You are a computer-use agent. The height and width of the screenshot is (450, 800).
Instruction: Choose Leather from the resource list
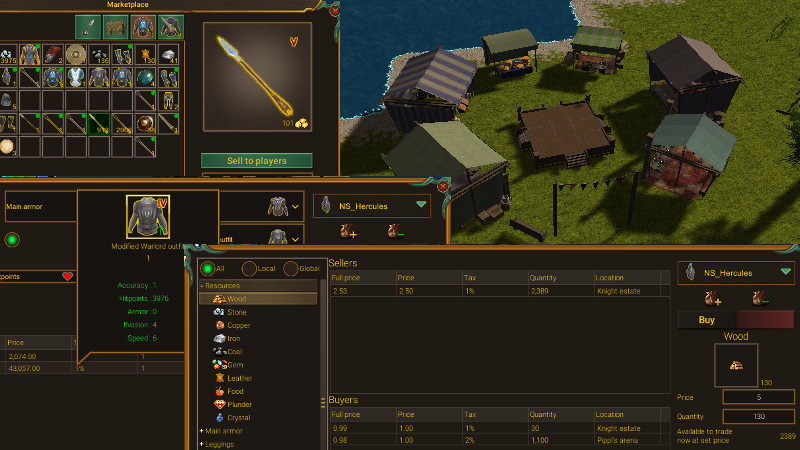[x=239, y=378]
